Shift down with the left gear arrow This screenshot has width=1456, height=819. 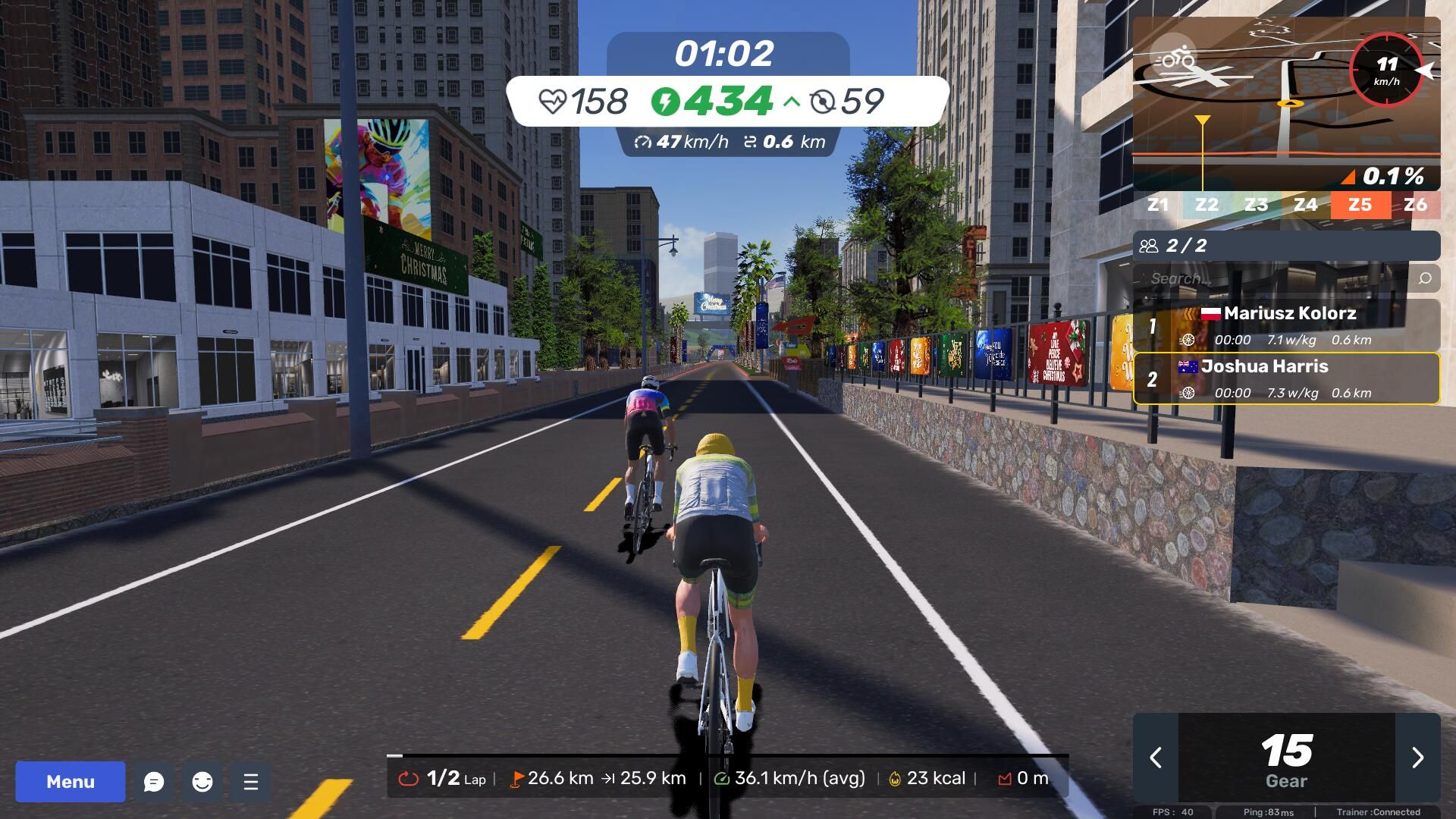click(1156, 757)
